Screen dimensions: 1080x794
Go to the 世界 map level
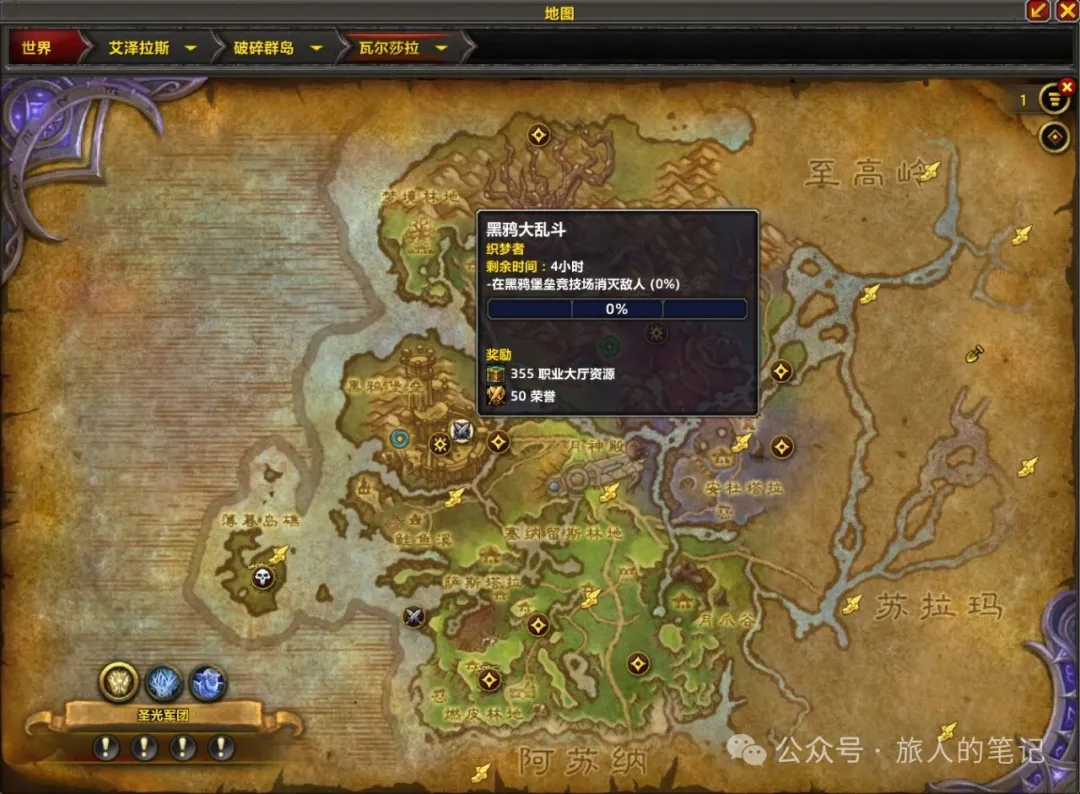tap(37, 48)
